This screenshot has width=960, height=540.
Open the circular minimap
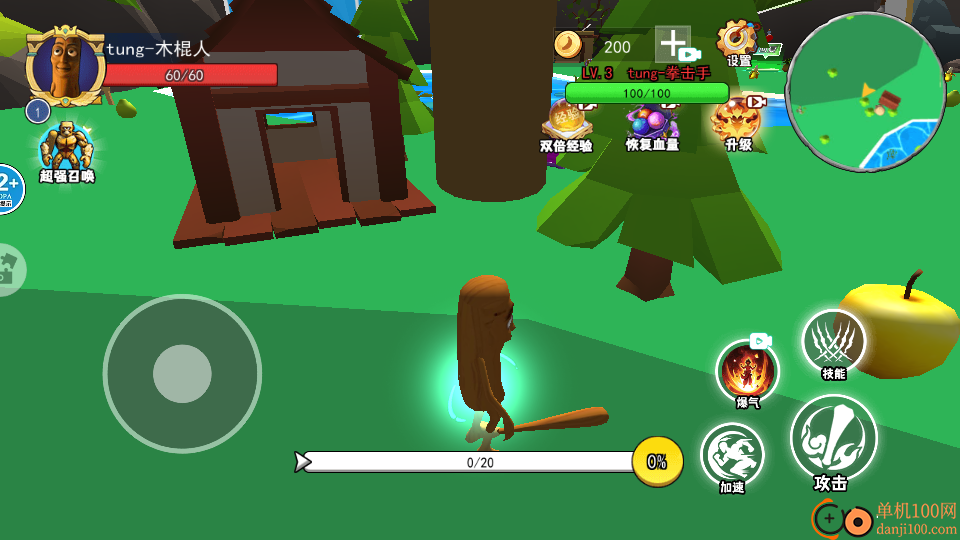click(x=866, y=92)
